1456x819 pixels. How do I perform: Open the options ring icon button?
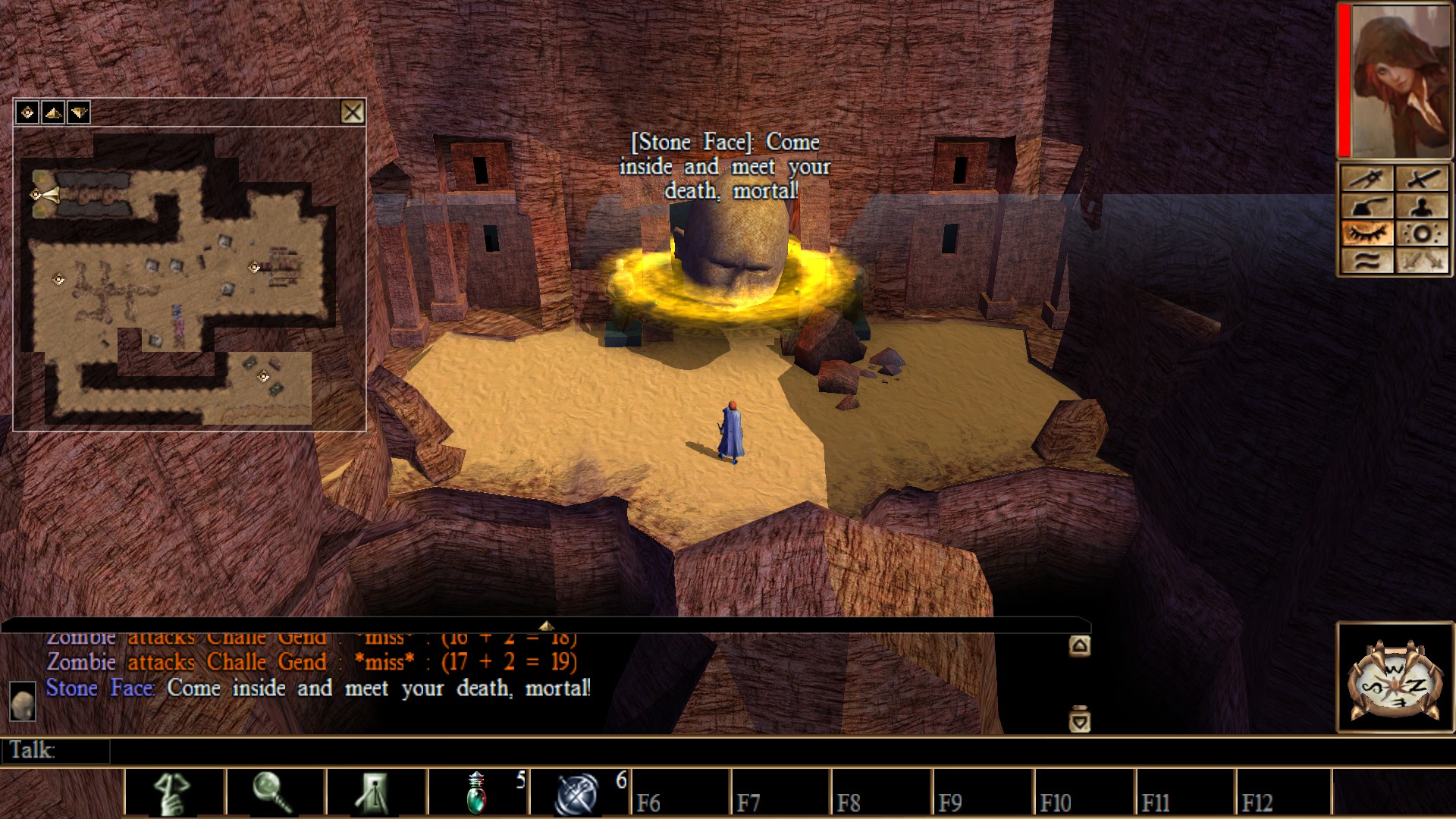click(x=1422, y=234)
